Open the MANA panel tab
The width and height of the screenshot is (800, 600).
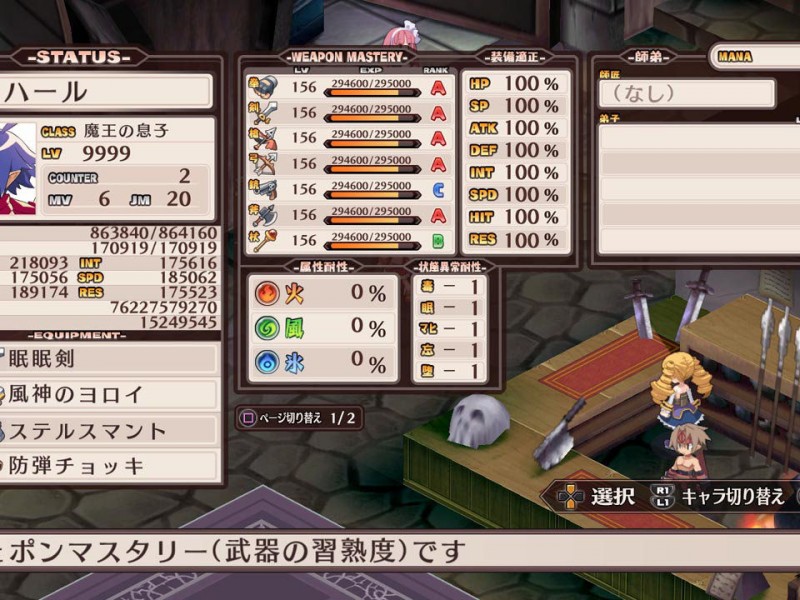[x=755, y=57]
